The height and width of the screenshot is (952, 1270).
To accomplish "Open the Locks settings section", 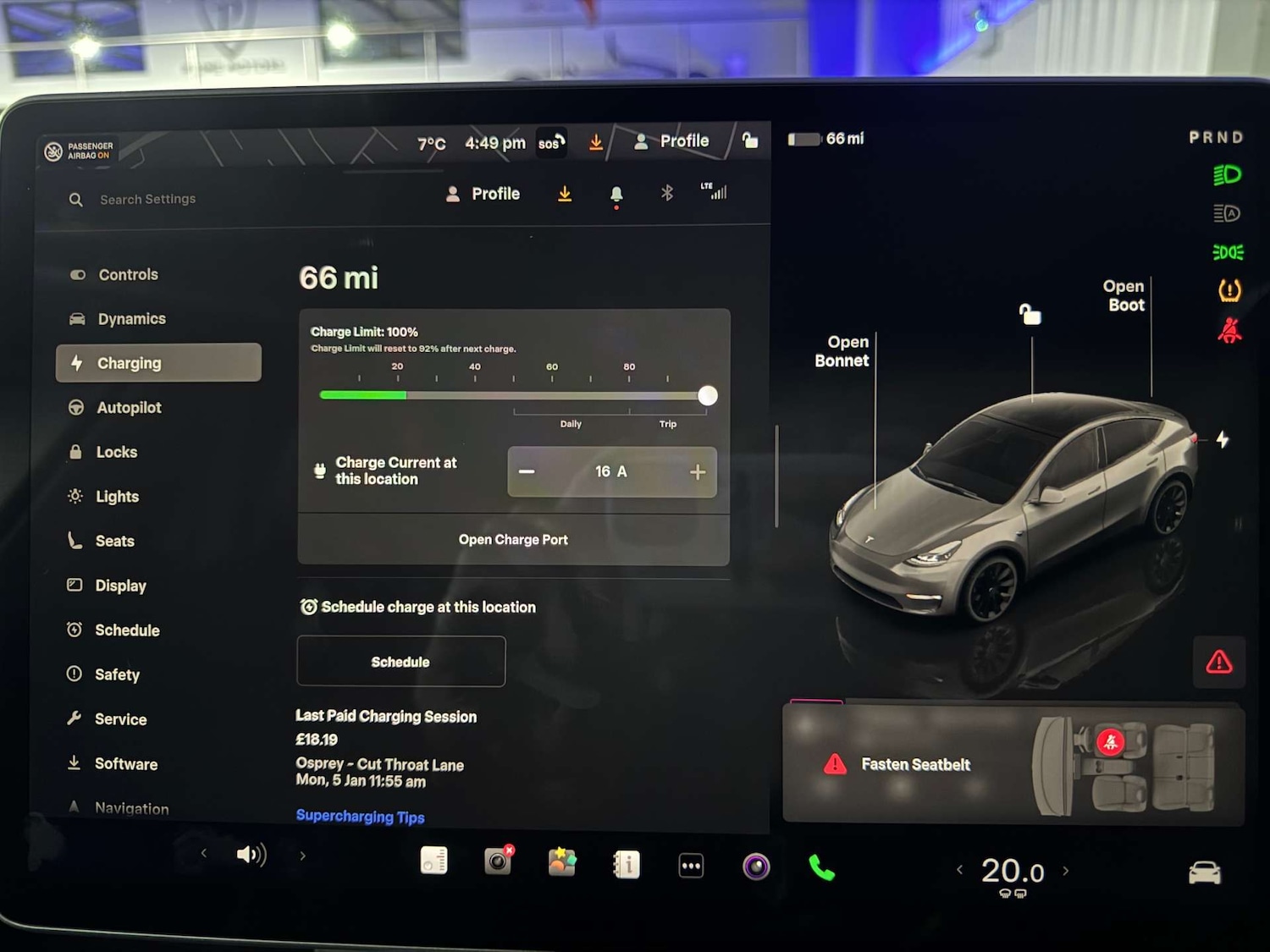I will 117,452.
